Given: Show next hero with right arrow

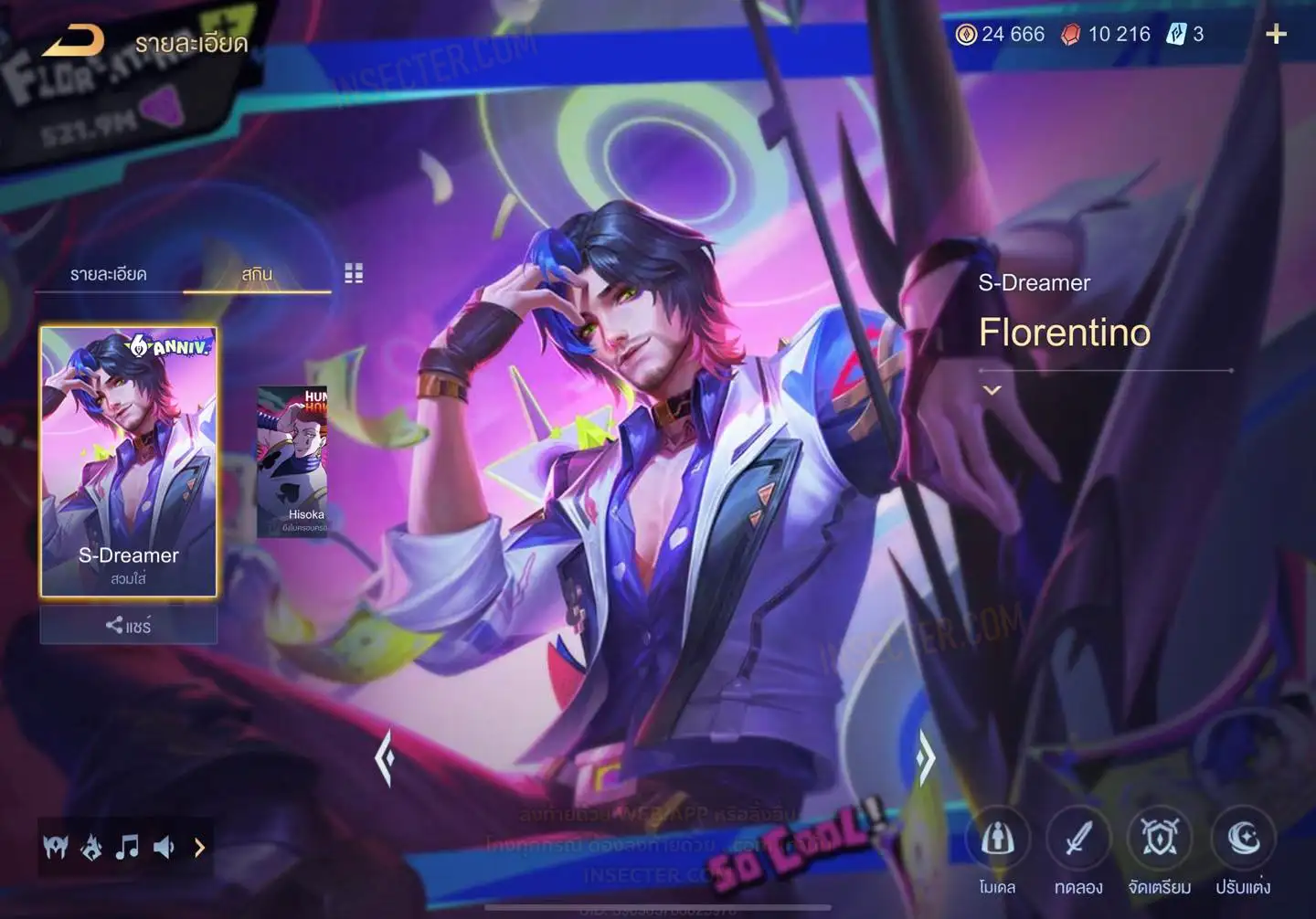Looking at the screenshot, I should (x=926, y=757).
